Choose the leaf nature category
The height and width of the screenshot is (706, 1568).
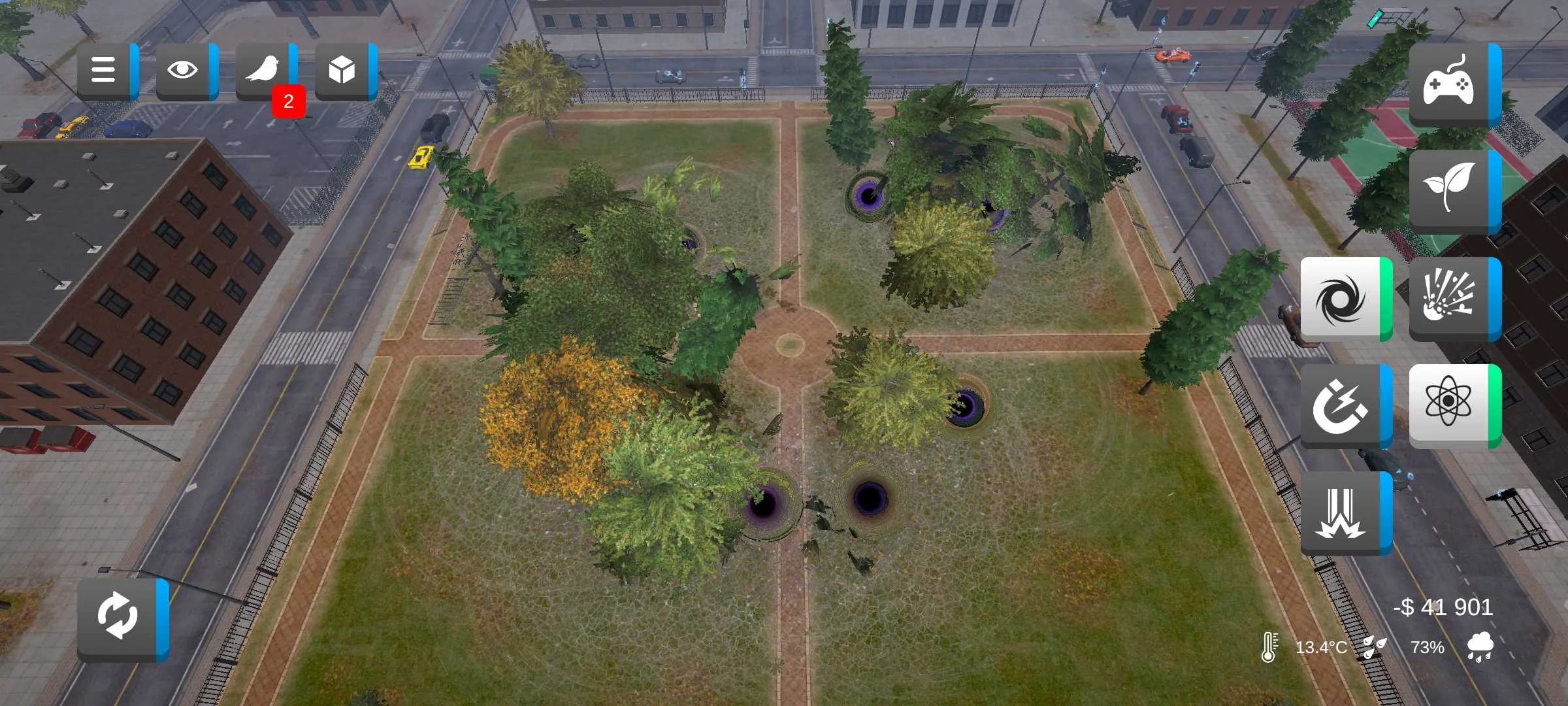click(1450, 190)
